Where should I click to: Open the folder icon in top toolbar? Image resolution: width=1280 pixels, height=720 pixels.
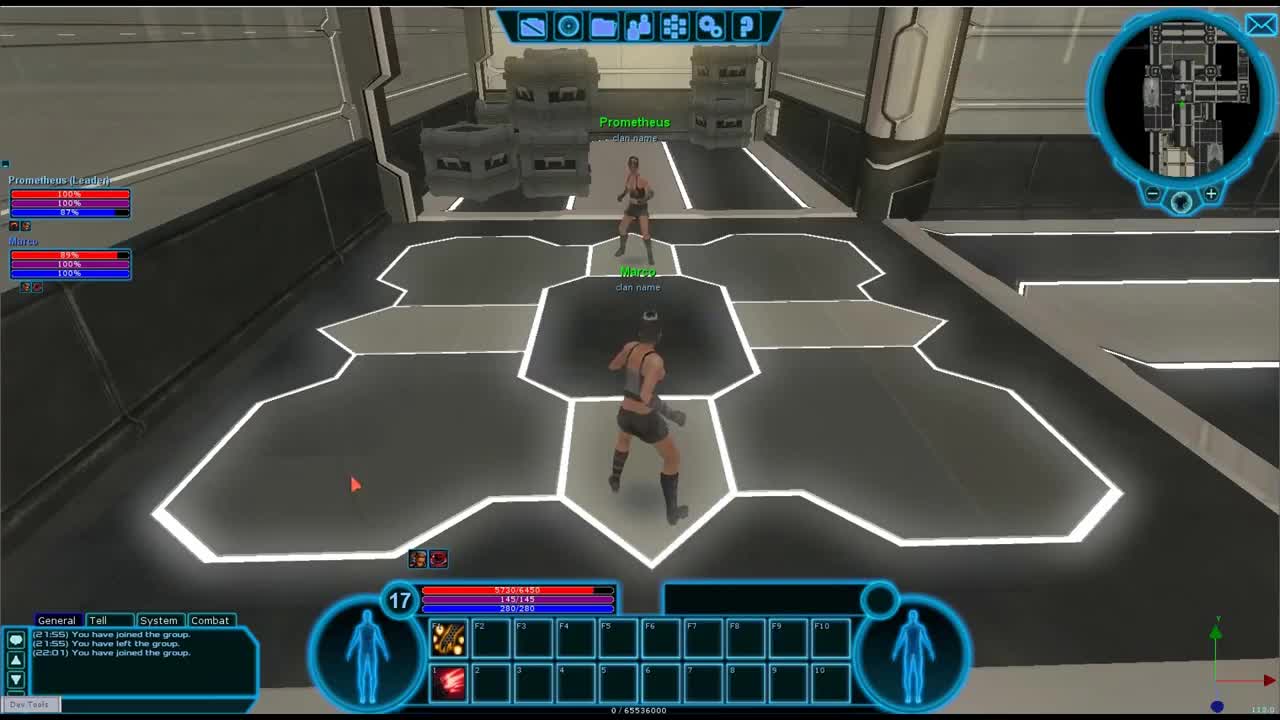(x=603, y=27)
